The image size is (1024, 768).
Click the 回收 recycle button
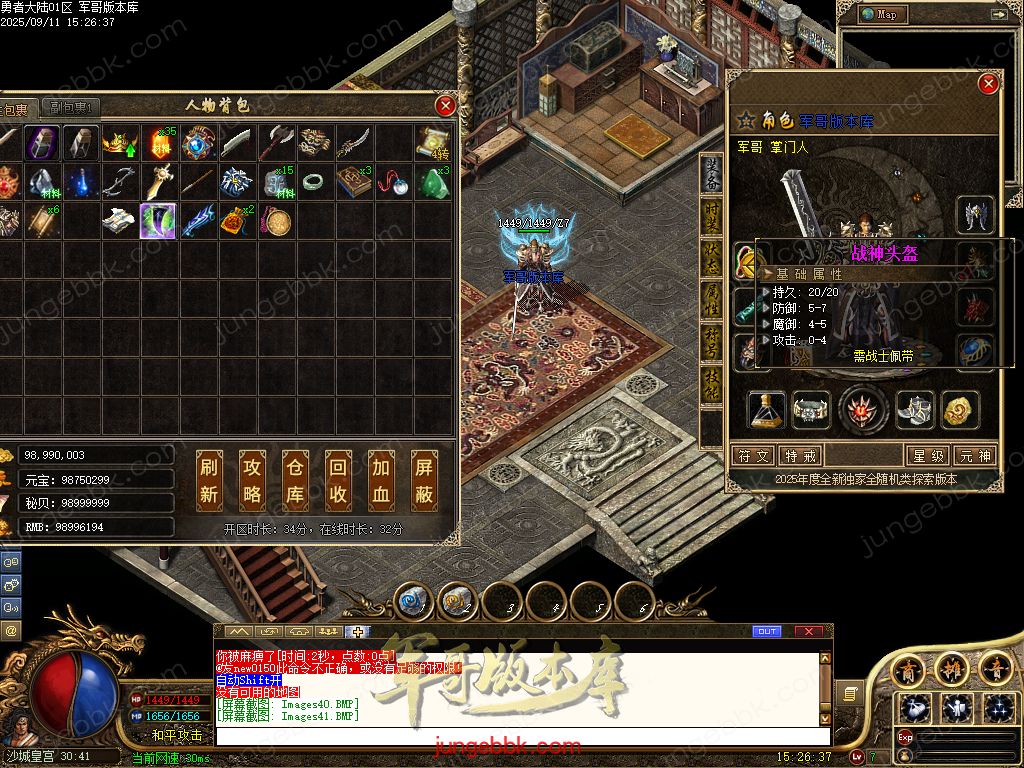coord(338,480)
